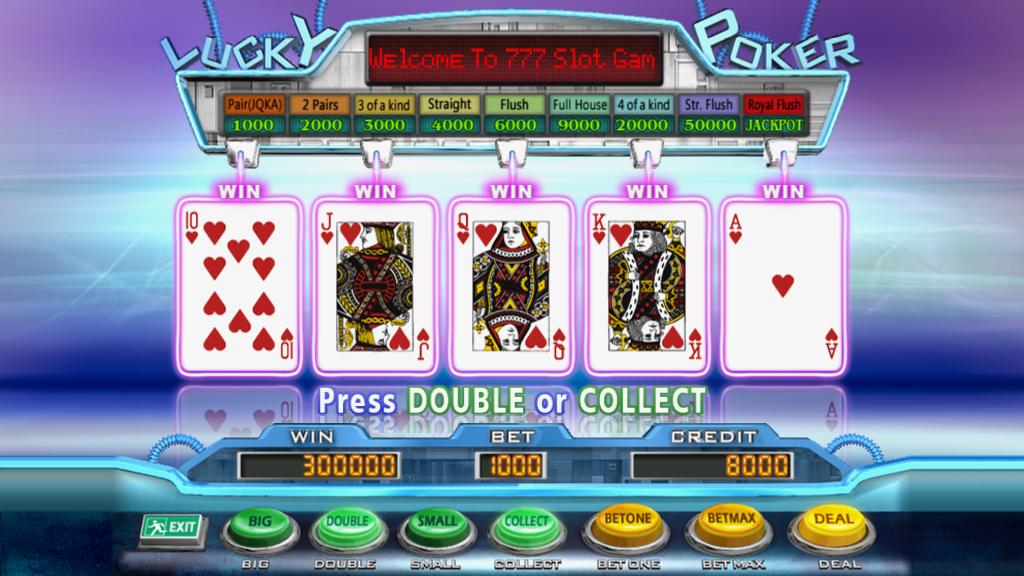Choose the King of hearts card
The width and height of the screenshot is (1024, 576).
[645, 285]
